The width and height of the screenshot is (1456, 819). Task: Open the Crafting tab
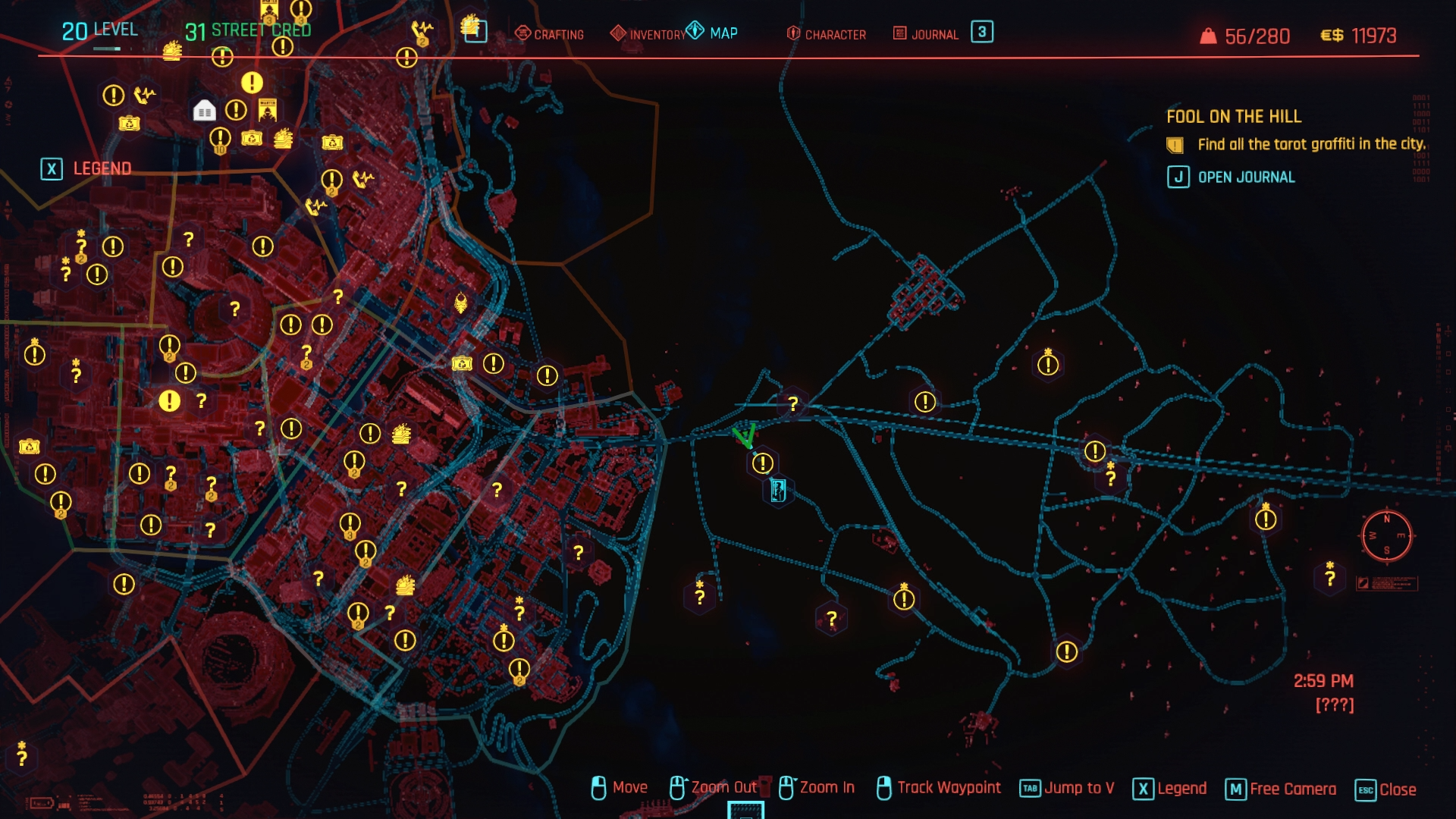point(550,34)
